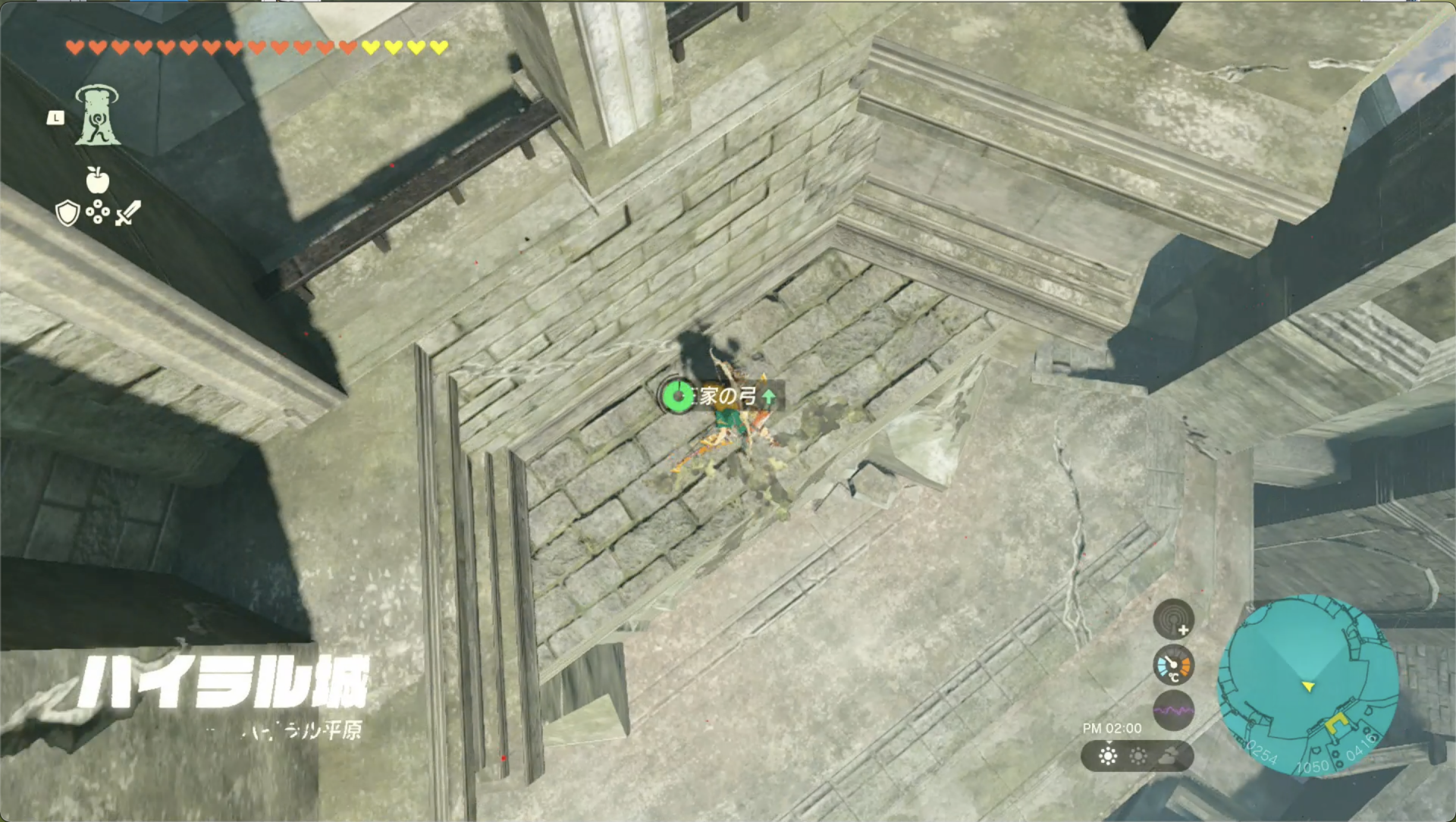
Task: Select the 王家の弓 item pickup label
Action: [x=724, y=397]
